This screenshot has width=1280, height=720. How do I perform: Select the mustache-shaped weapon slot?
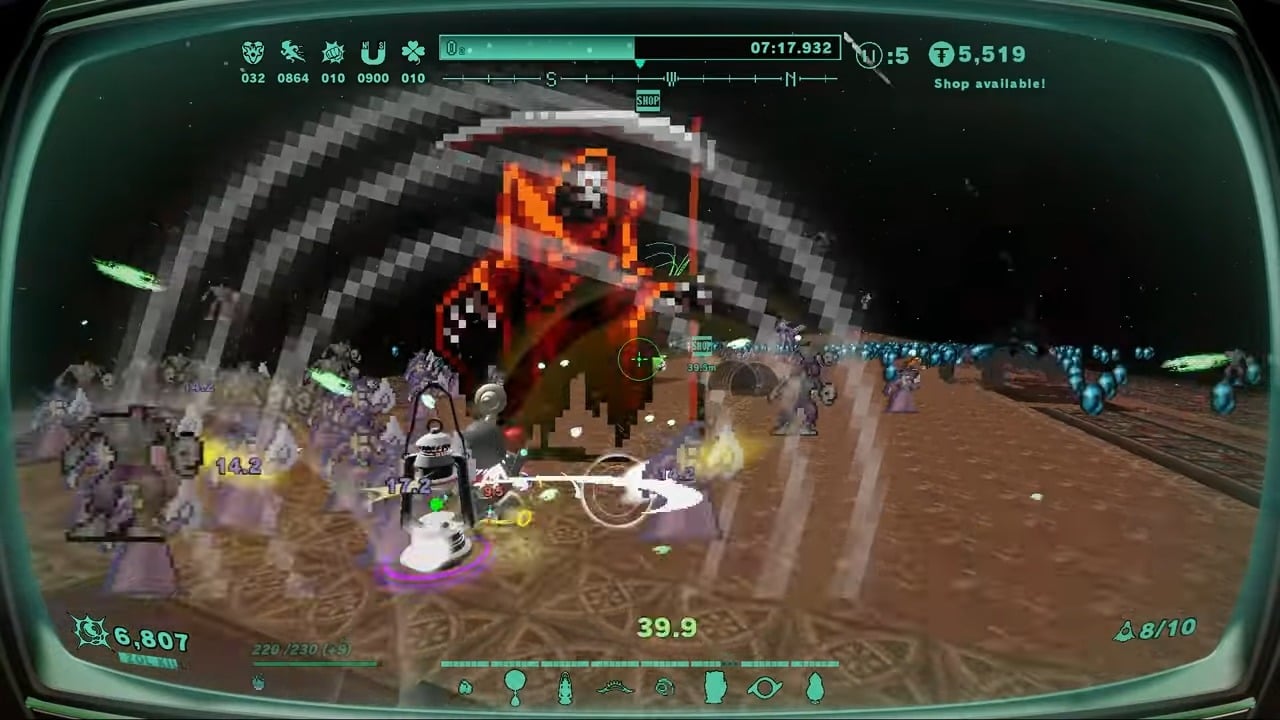pyautogui.click(x=615, y=687)
